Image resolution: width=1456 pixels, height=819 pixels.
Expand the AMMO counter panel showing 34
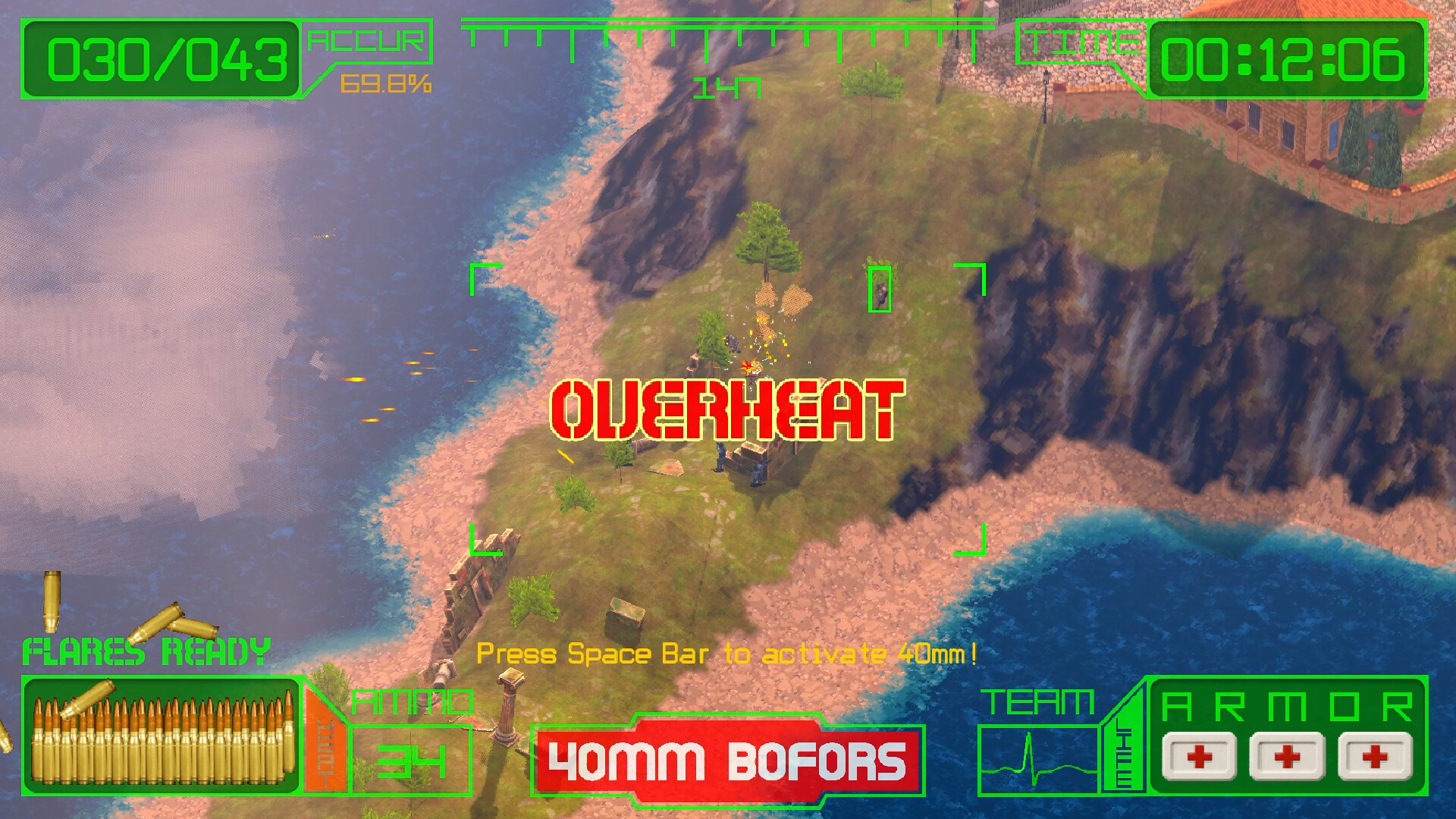point(413,758)
